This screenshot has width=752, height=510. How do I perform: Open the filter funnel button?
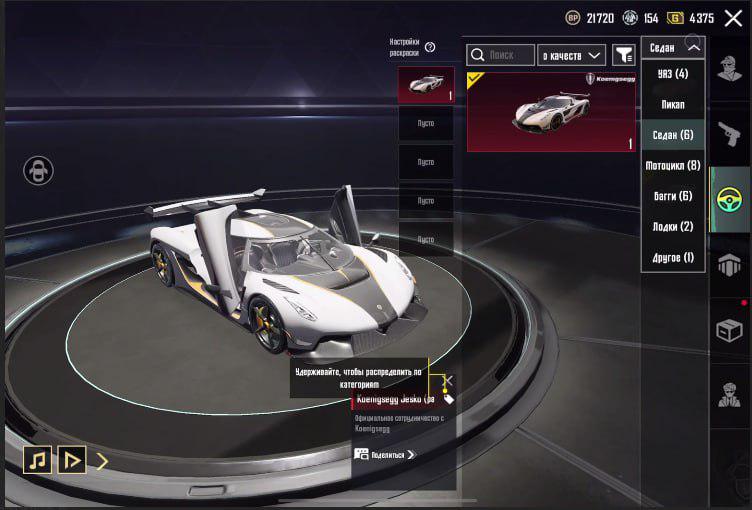point(624,54)
